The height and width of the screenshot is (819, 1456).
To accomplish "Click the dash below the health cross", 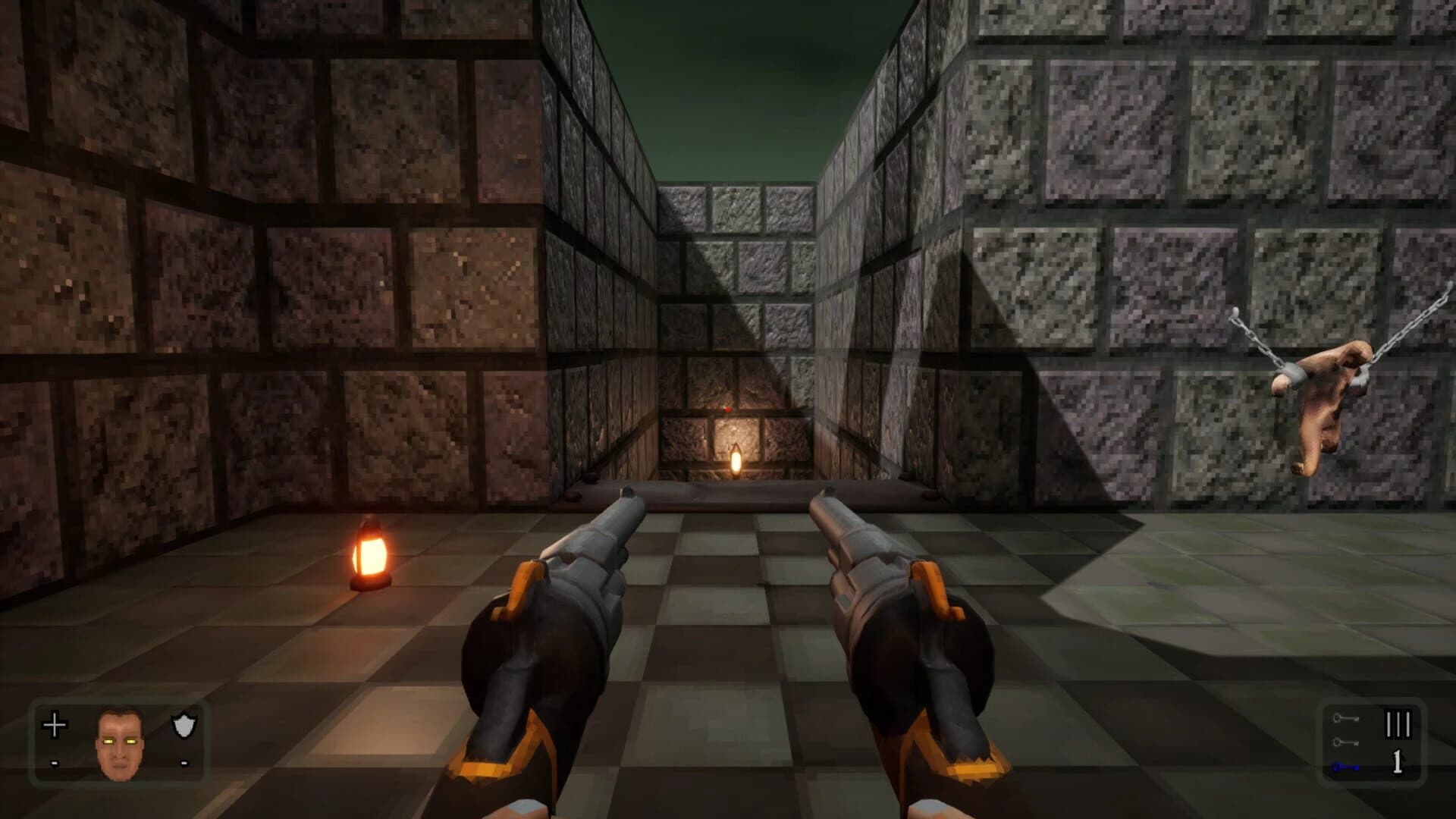I will pos(55,763).
